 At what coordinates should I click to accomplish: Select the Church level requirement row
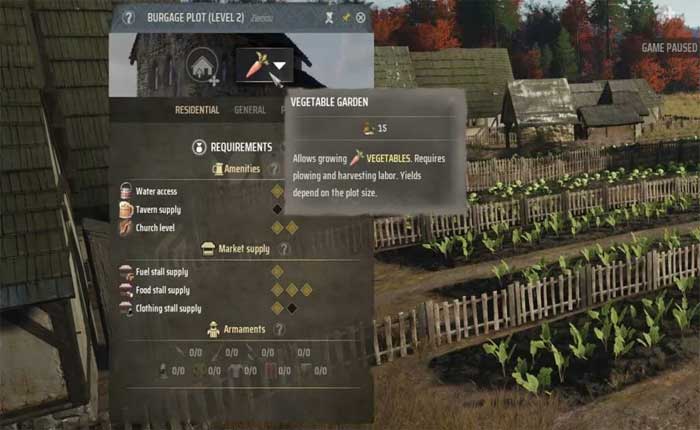pyautogui.click(x=155, y=227)
